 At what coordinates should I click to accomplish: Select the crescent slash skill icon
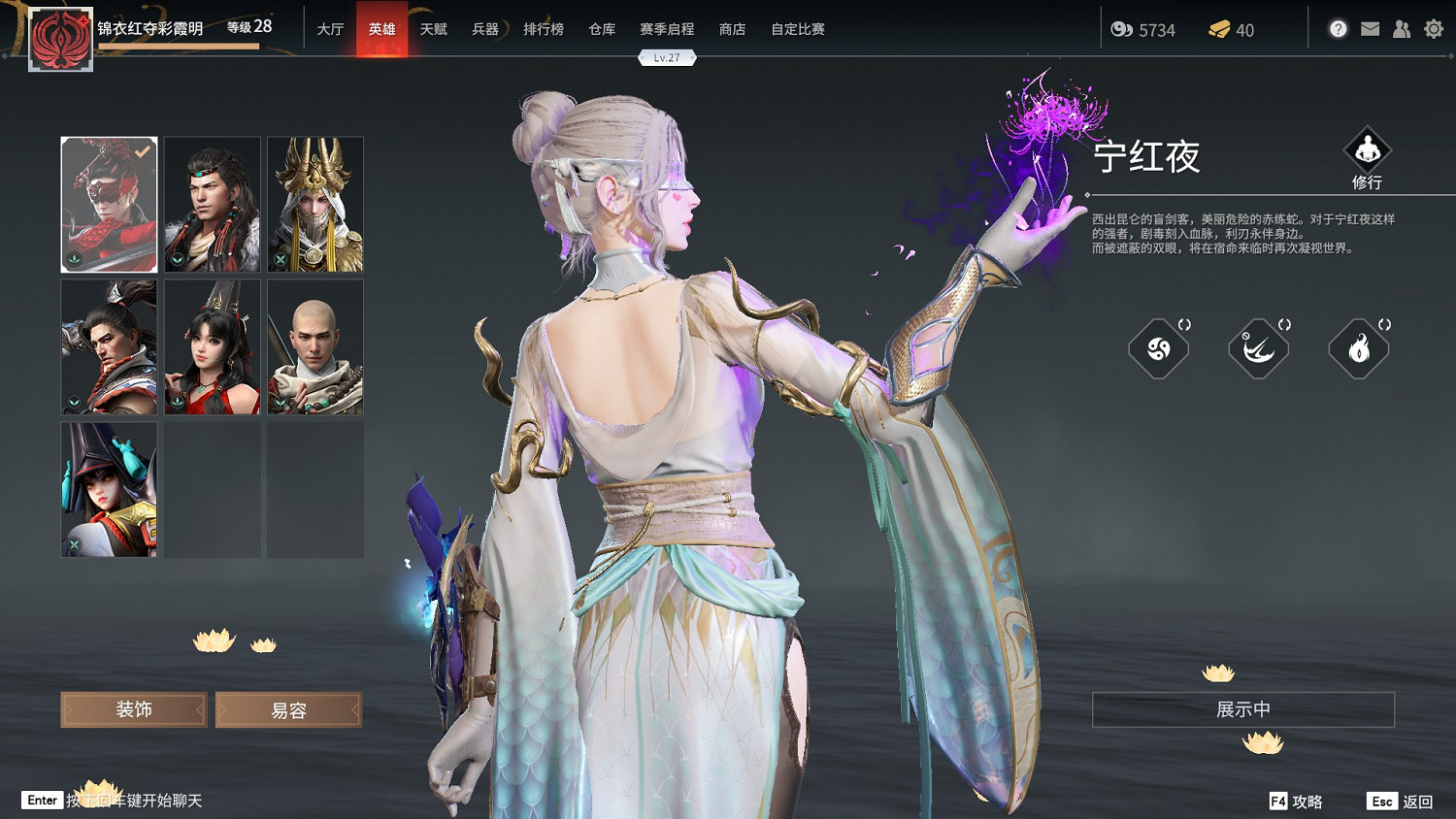pos(1259,348)
